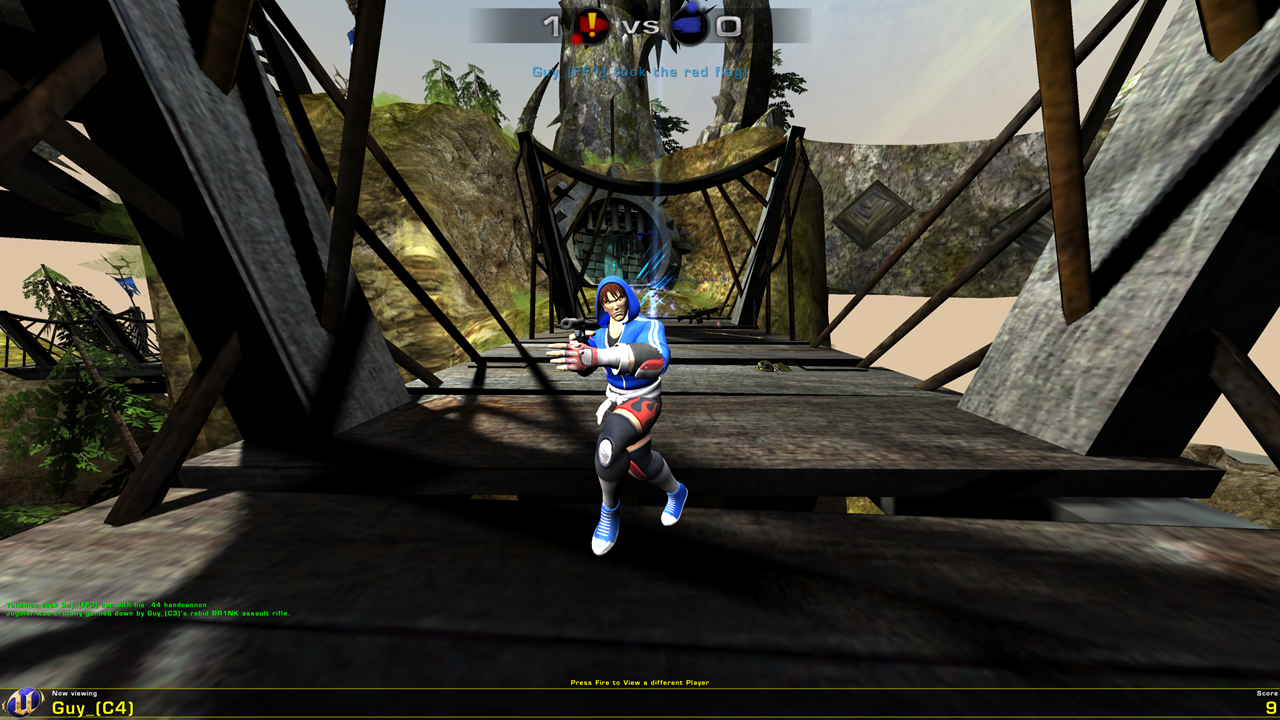This screenshot has width=1280, height=720.
Task: Click the exclamation mark on the red flag
Action: (x=591, y=22)
